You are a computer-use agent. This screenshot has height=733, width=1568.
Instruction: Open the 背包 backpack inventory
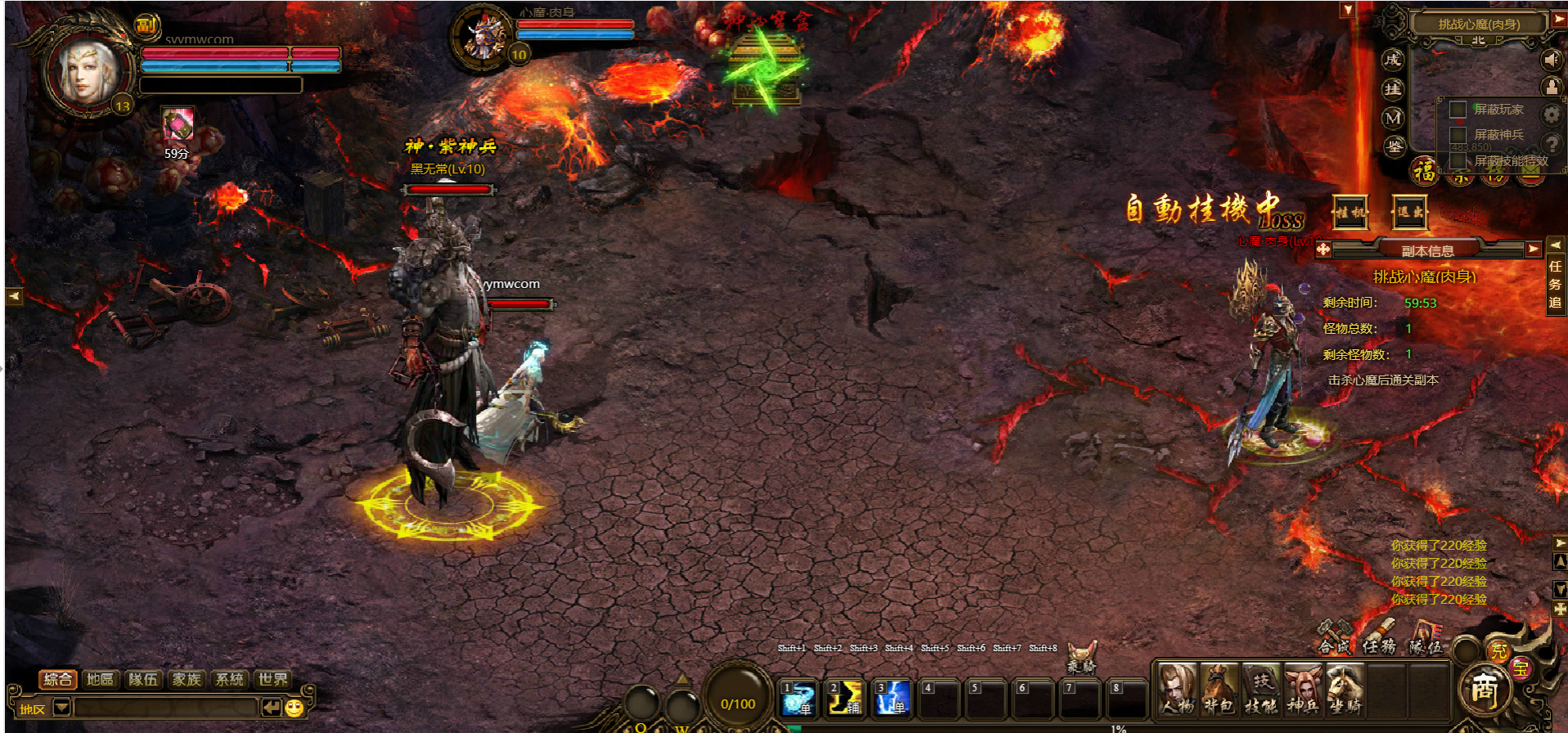pyautogui.click(x=1219, y=689)
